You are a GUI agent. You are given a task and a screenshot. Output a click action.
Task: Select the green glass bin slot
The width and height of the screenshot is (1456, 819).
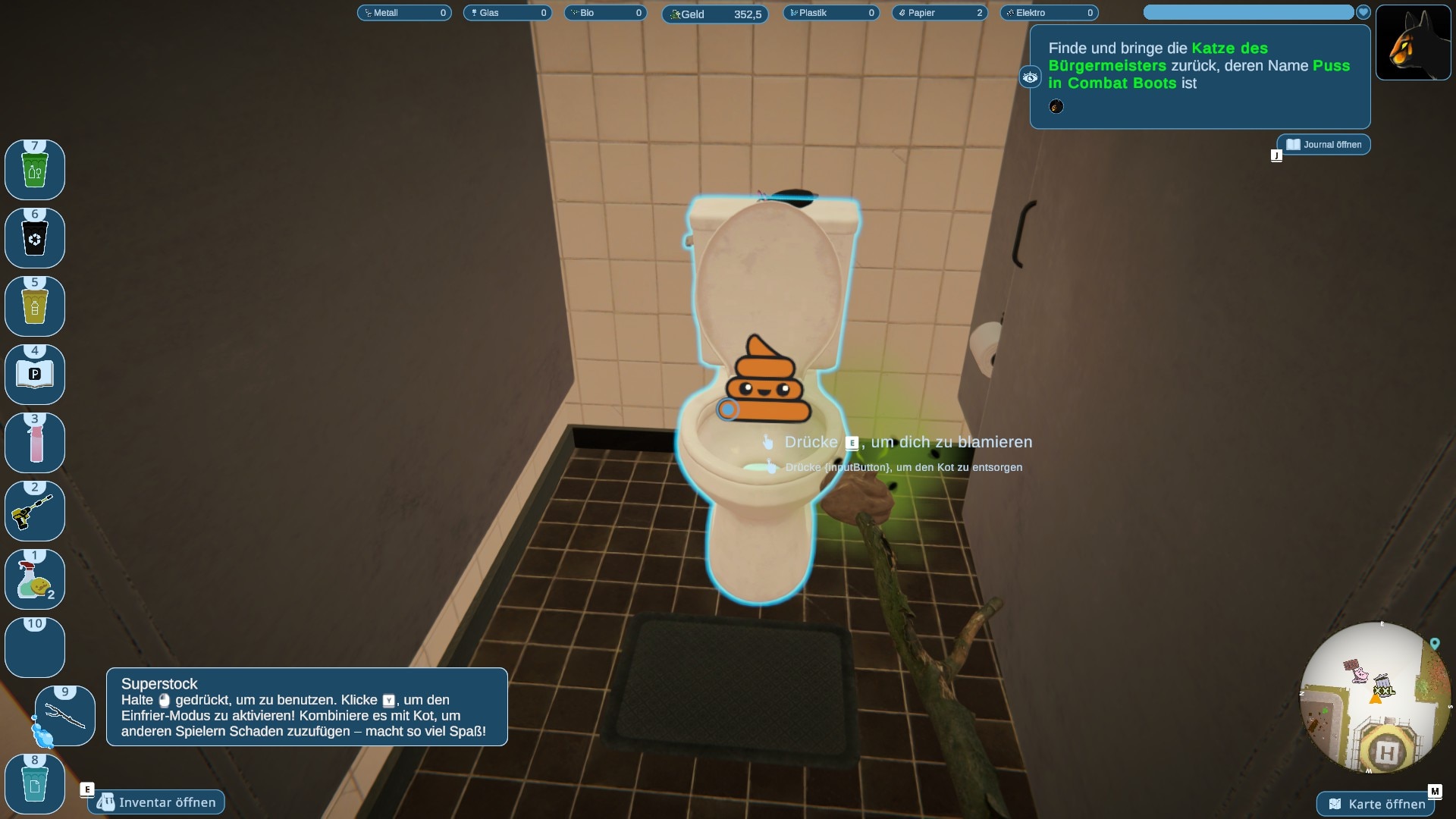[x=35, y=171]
